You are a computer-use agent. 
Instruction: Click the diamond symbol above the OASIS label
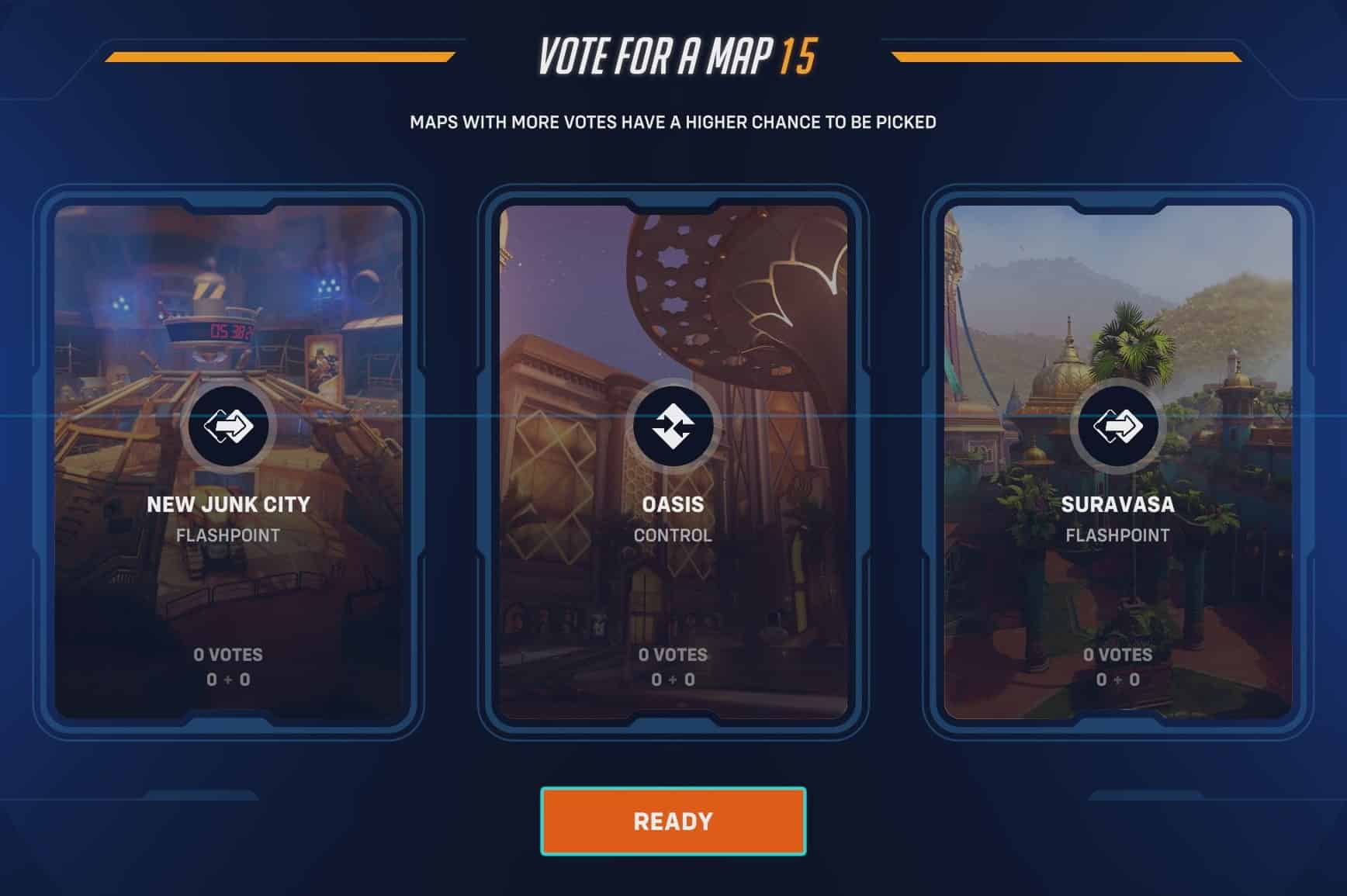(673, 424)
